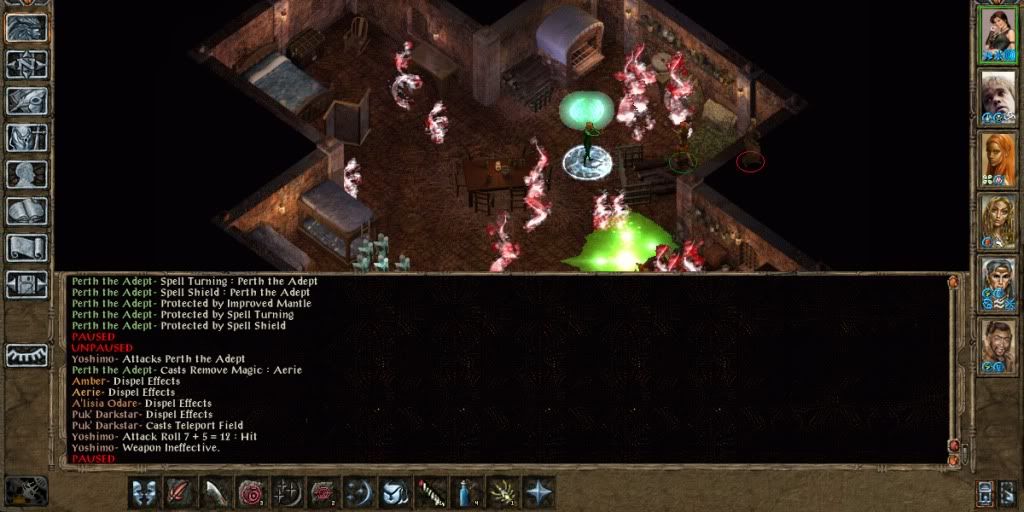Screen dimensions: 1024x512
Task: Open the journal with the quill icon
Action: click(27, 101)
